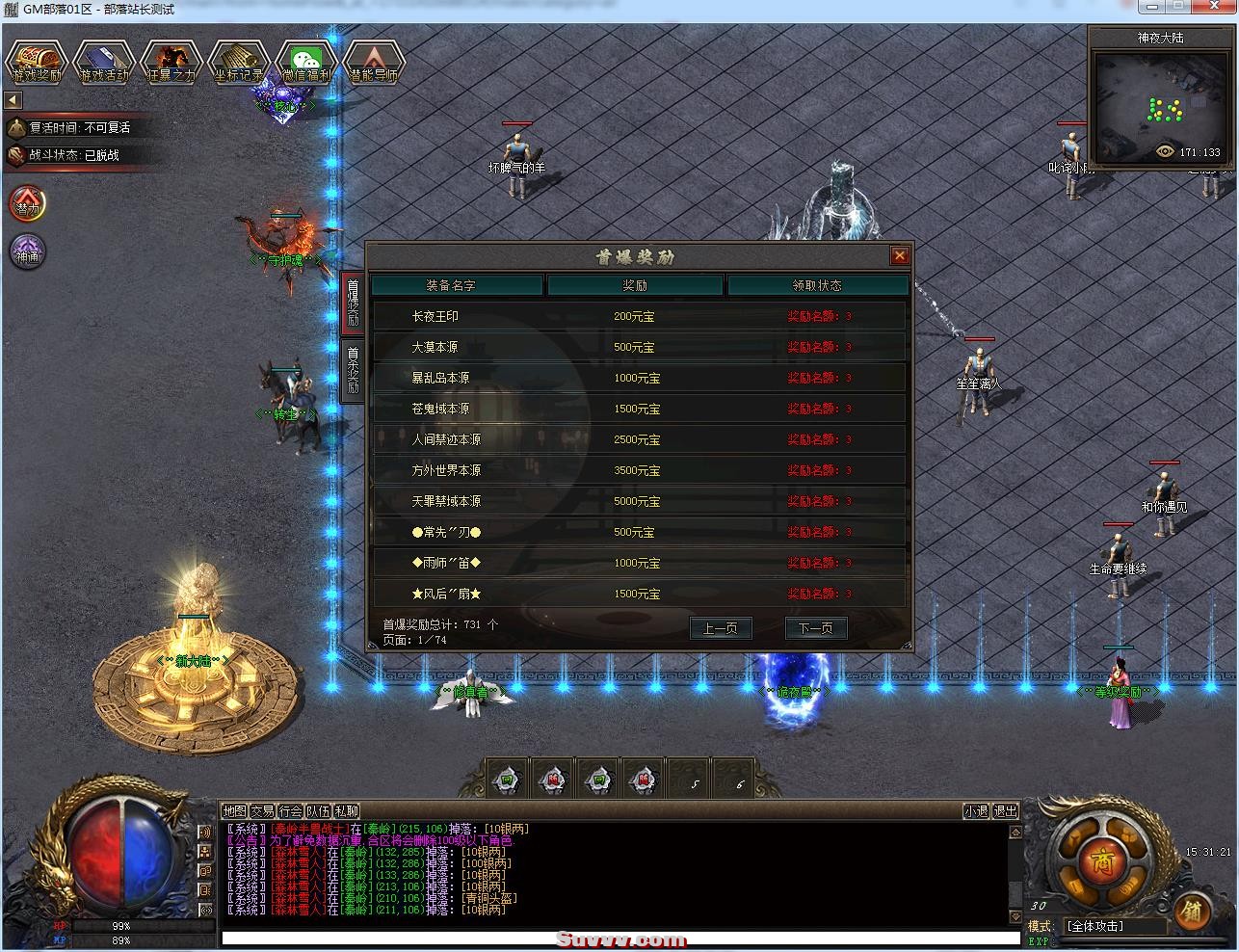Open the 游戏活动 icon
The height and width of the screenshot is (952, 1239).
coord(104,63)
